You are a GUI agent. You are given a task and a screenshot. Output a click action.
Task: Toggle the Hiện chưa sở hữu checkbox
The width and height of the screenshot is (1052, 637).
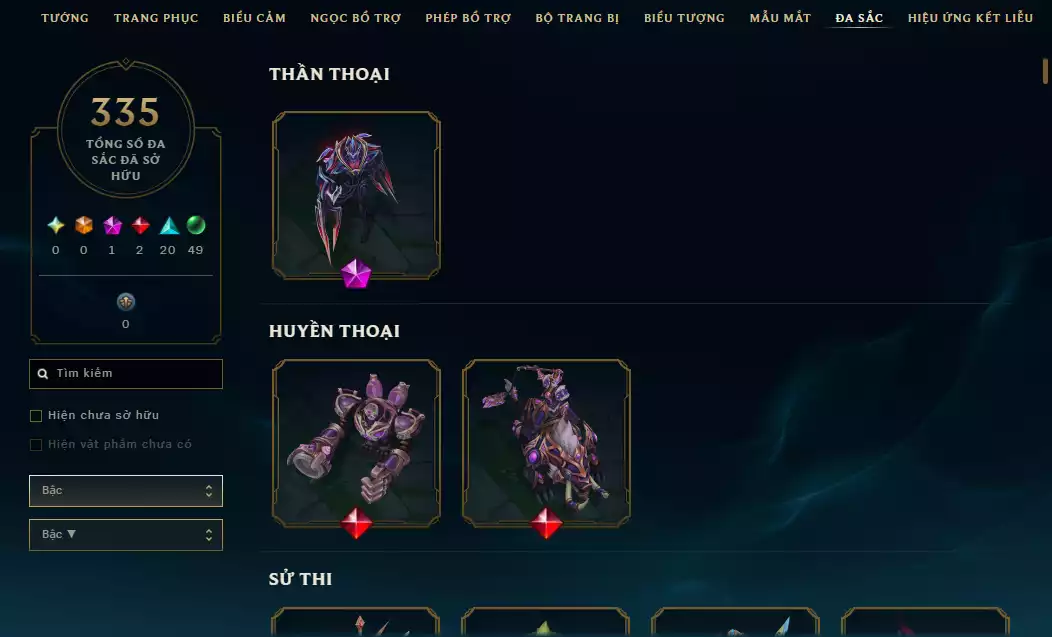coord(36,415)
